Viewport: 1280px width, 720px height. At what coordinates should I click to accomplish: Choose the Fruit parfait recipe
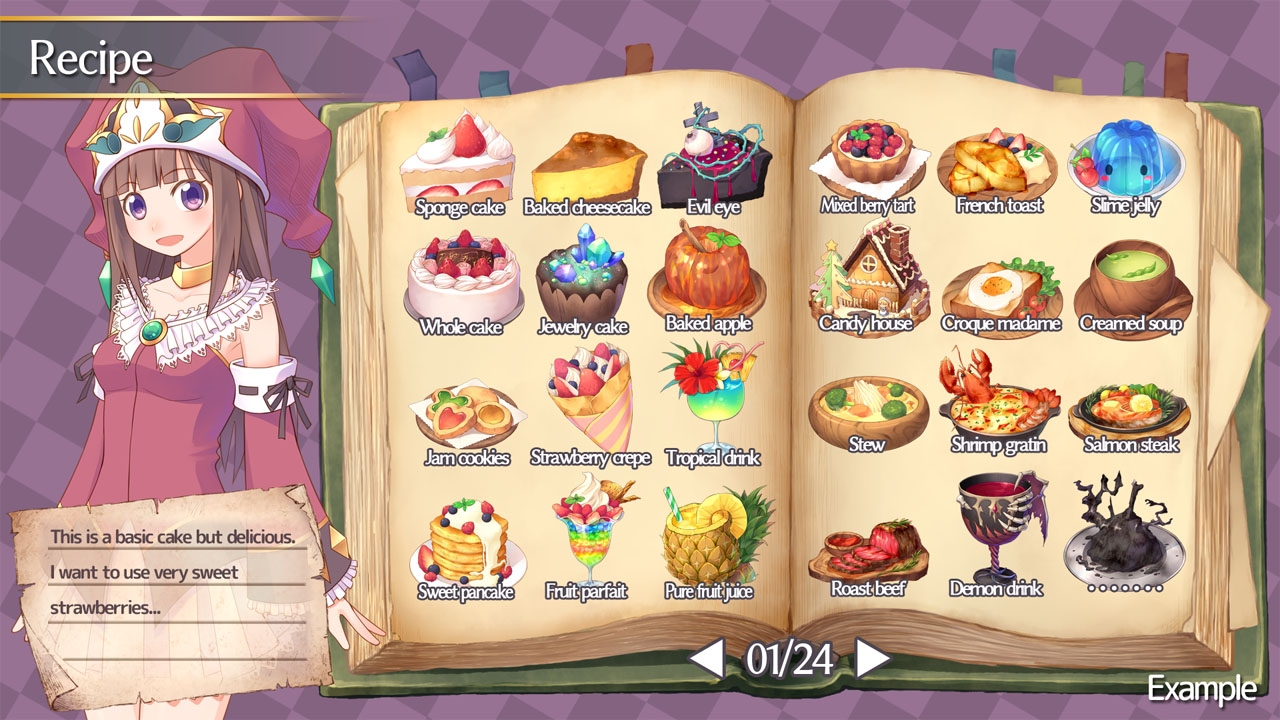point(586,540)
